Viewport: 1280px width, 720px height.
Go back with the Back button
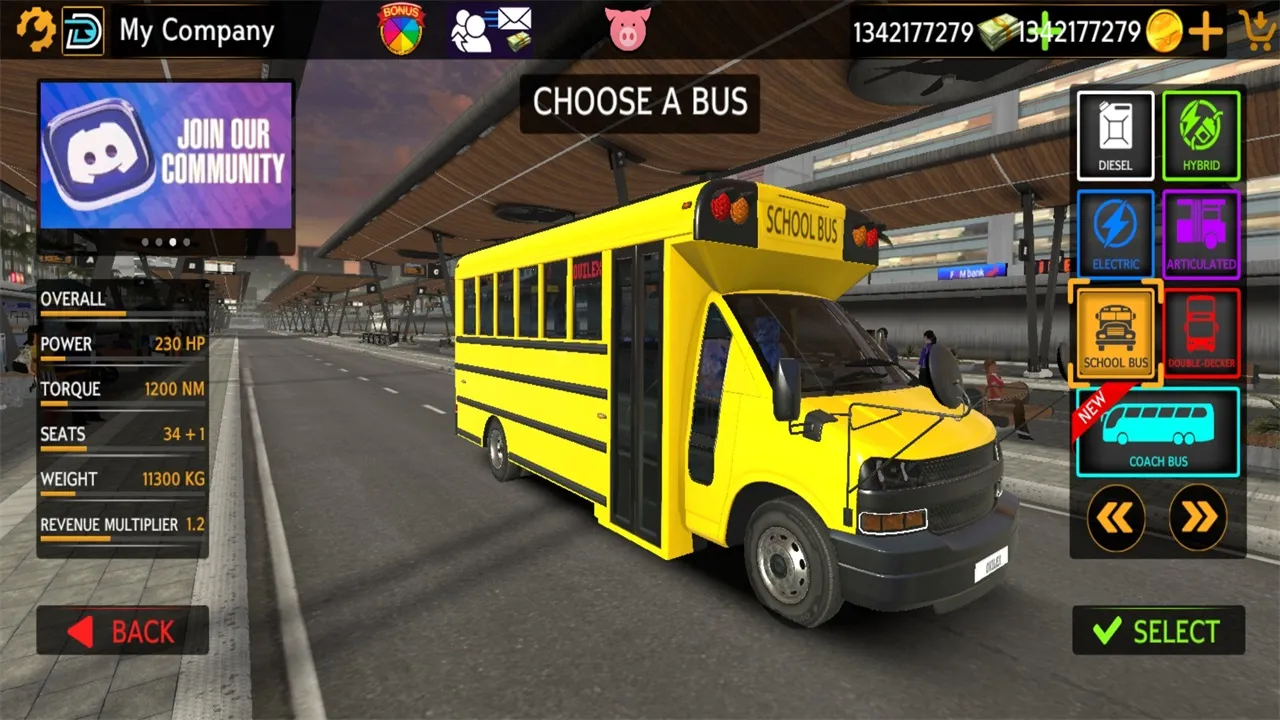point(123,631)
